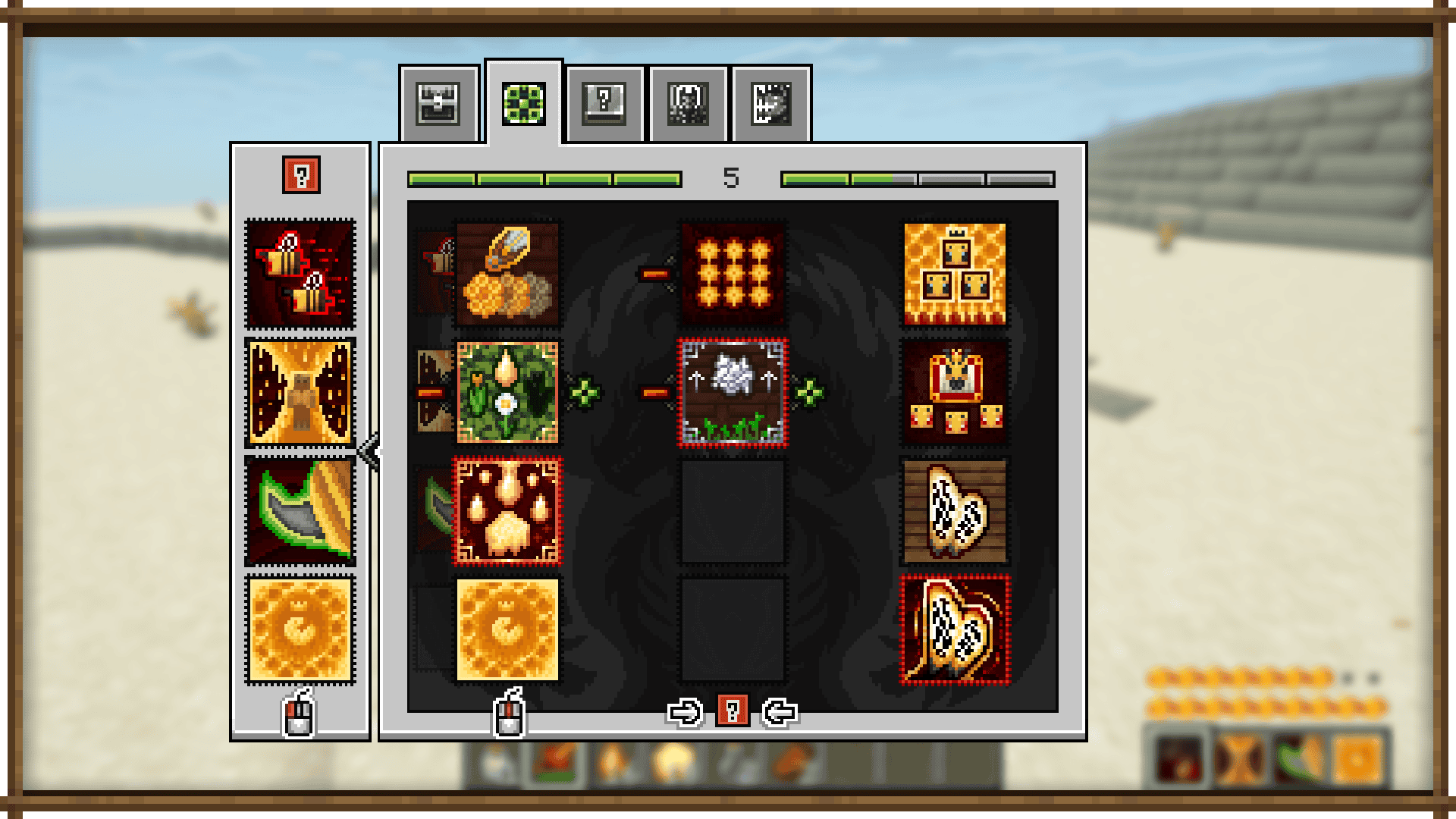Pick the bee wings on wood tile

coord(955,511)
